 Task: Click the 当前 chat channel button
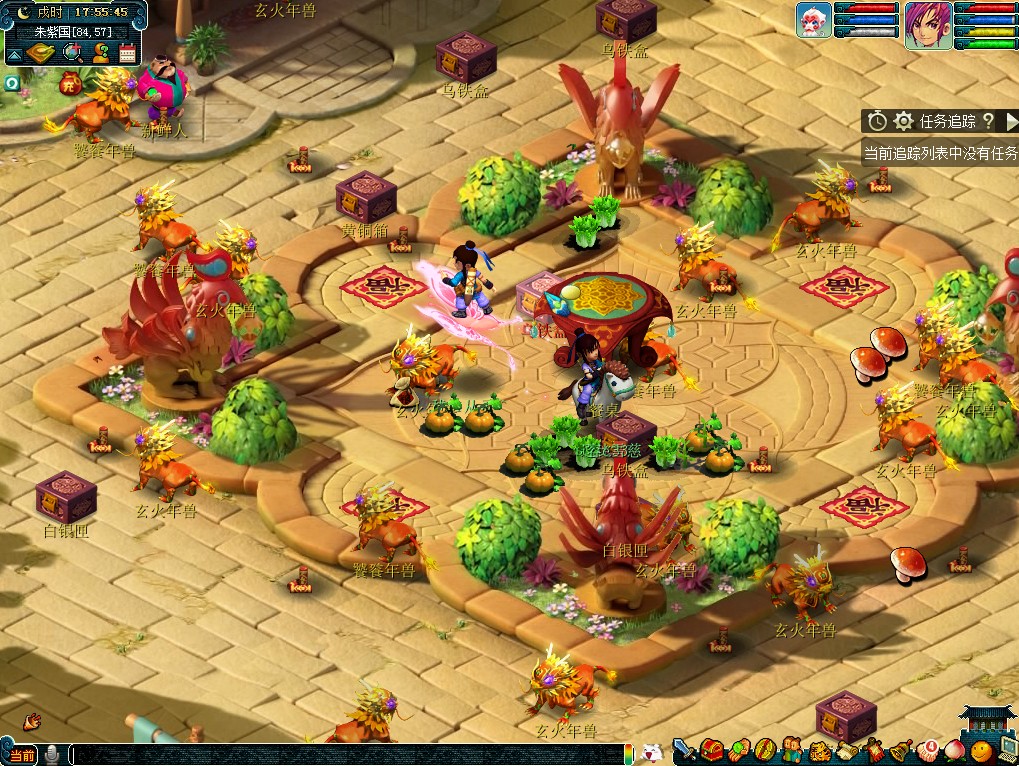click(x=22, y=755)
